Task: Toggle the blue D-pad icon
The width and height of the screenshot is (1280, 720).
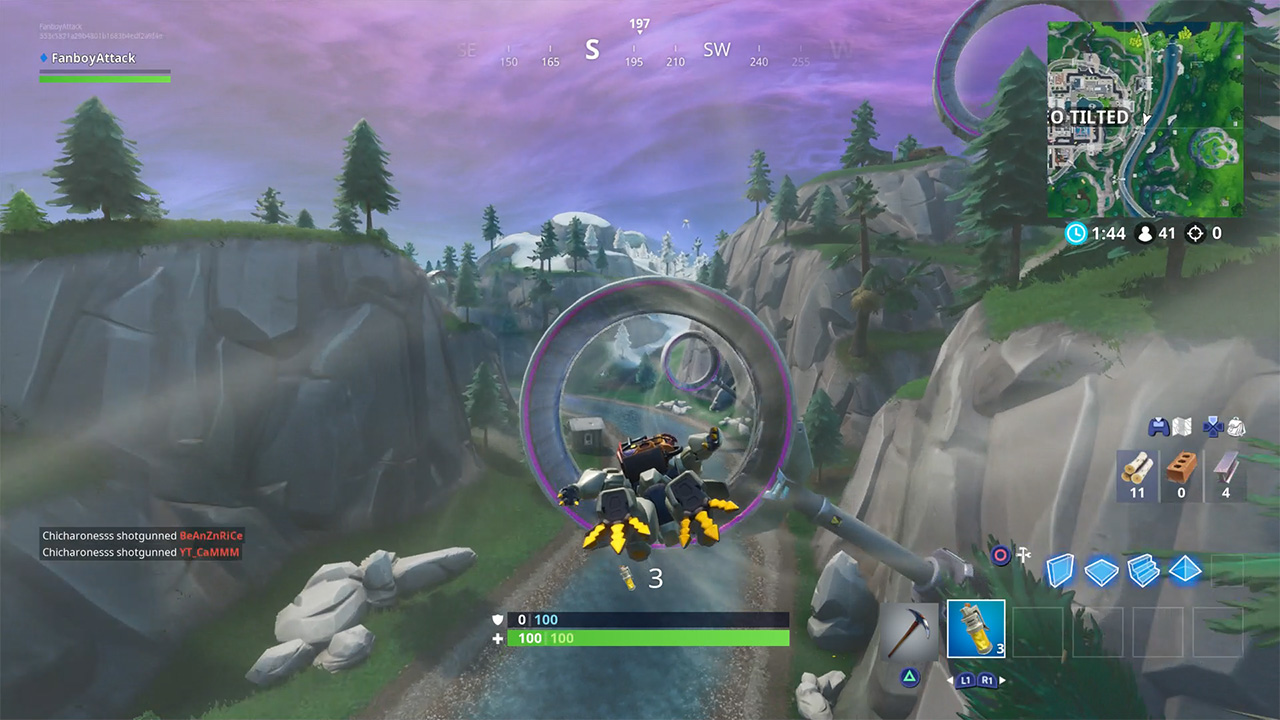Action: 1213,429
